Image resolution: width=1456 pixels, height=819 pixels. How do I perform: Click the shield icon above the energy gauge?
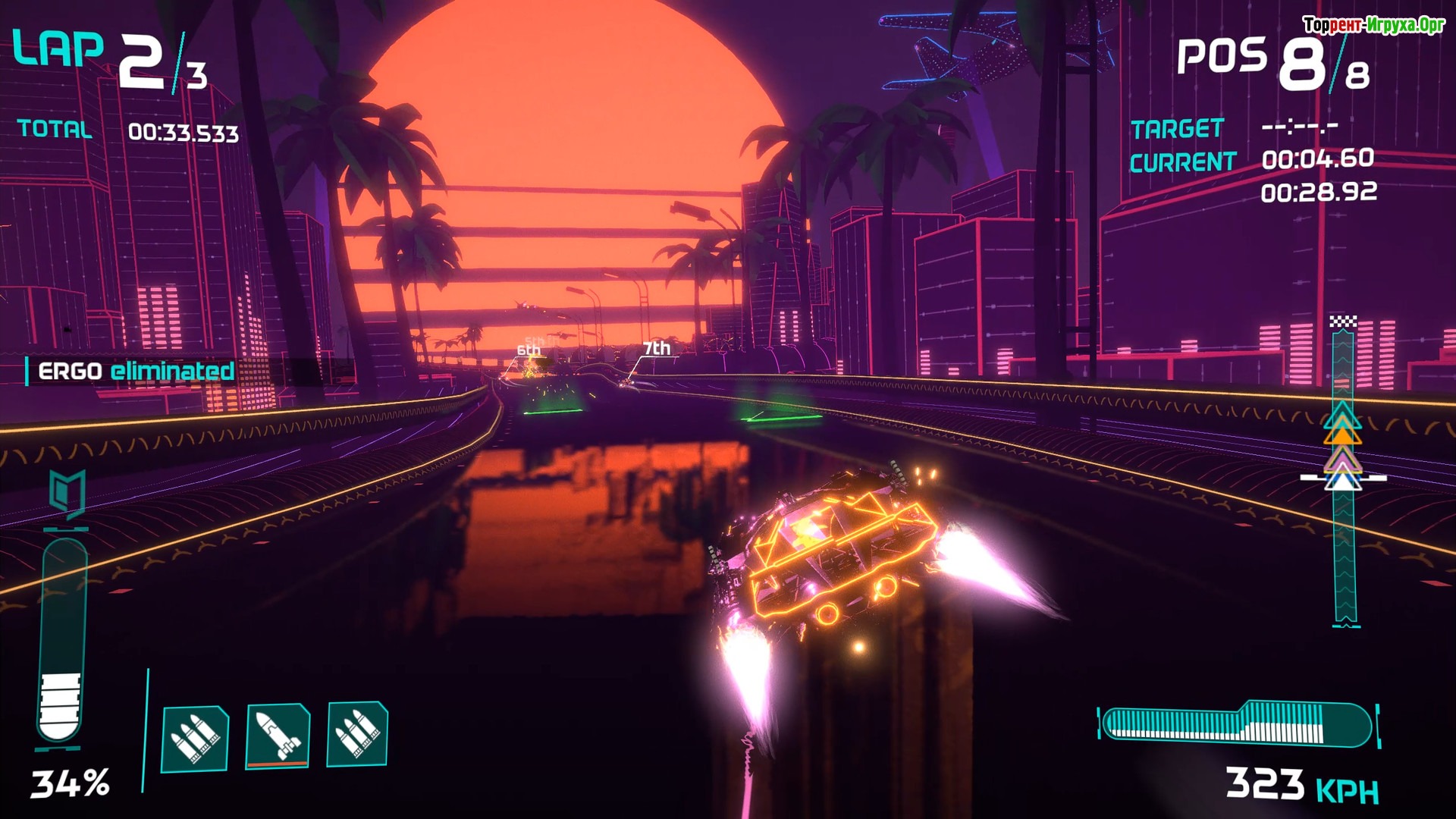67,493
